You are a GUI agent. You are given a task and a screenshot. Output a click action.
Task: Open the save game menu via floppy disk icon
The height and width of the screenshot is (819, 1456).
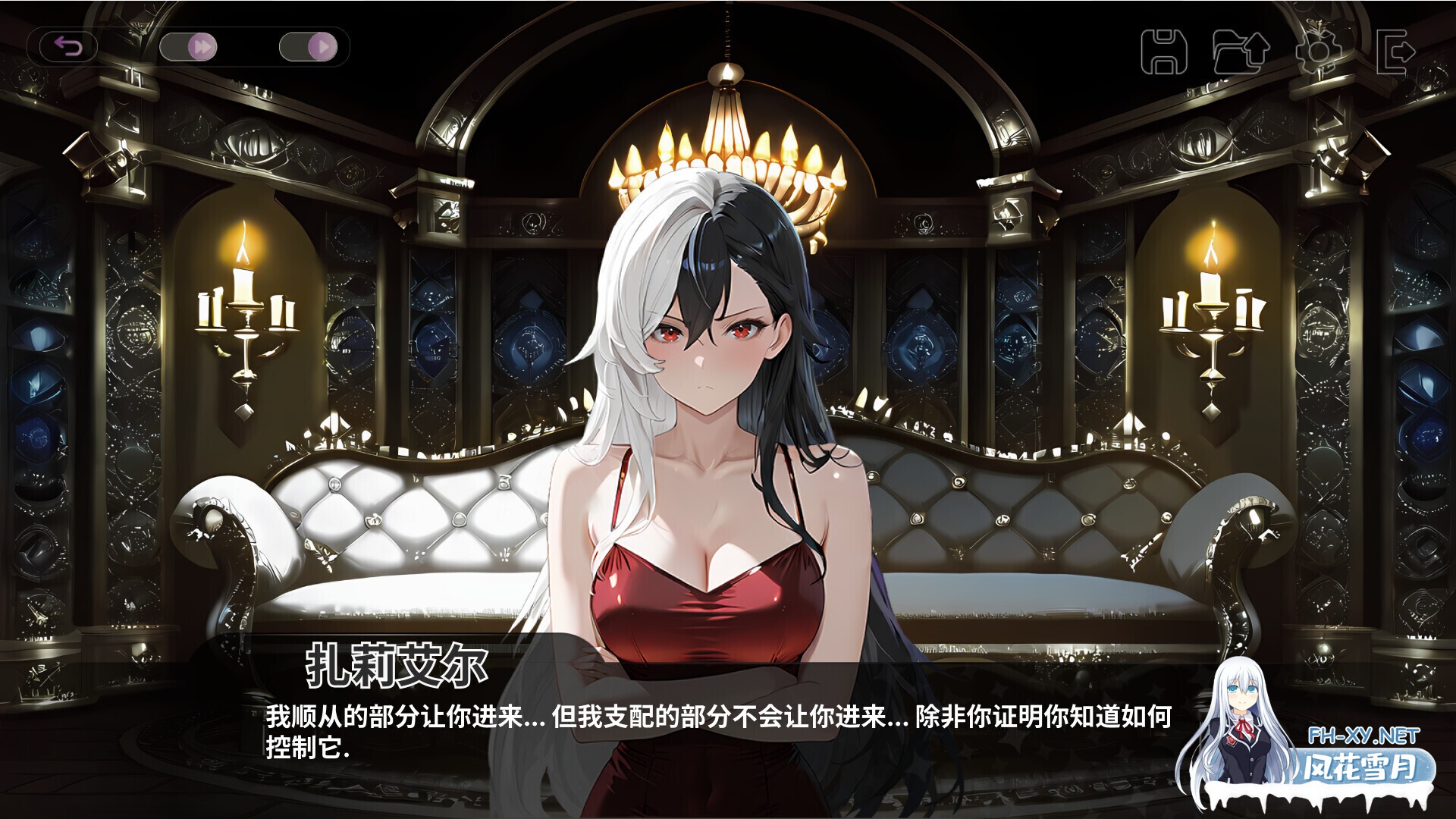[x=1163, y=52]
